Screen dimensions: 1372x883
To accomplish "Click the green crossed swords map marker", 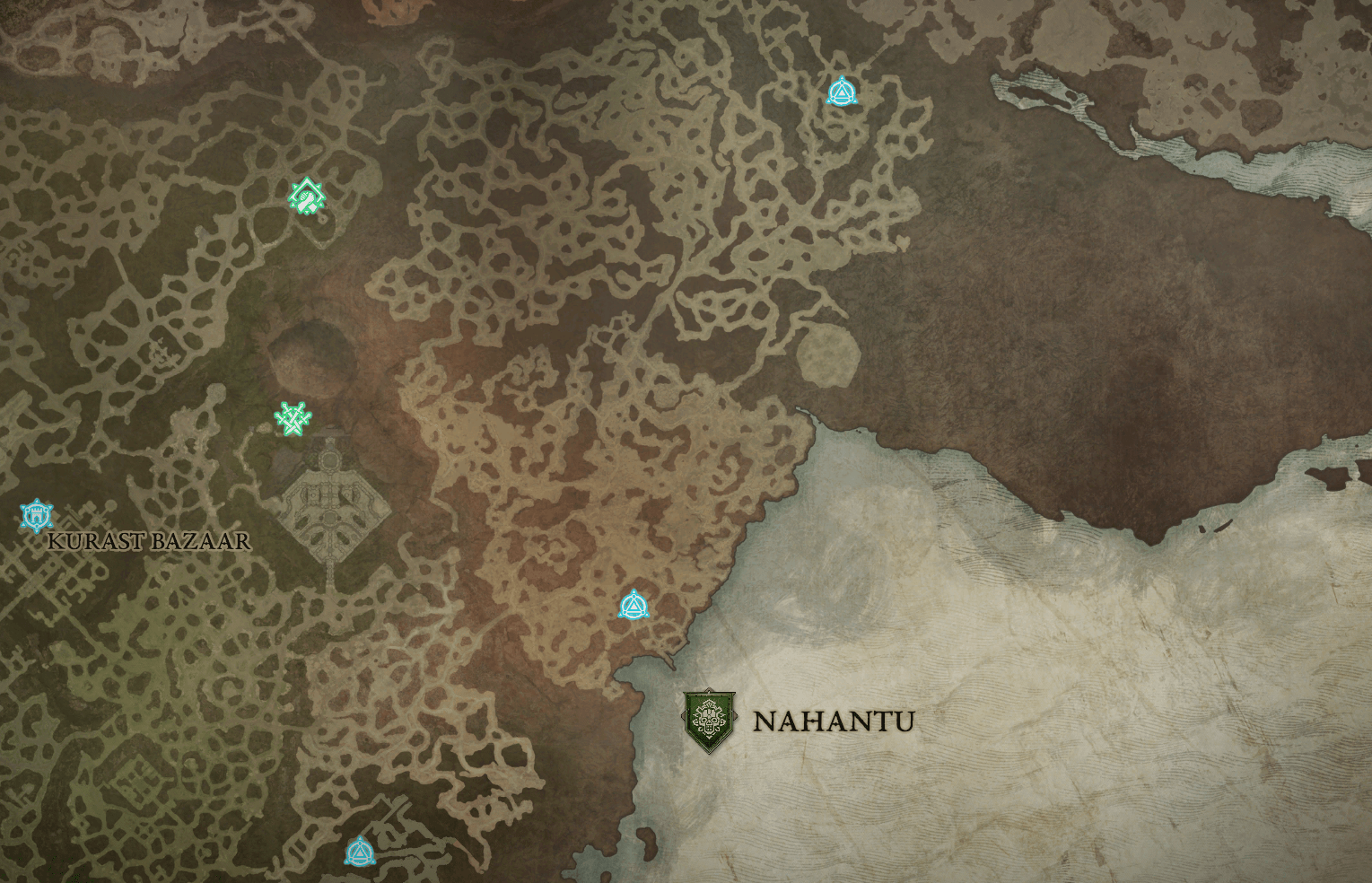I will (293, 418).
